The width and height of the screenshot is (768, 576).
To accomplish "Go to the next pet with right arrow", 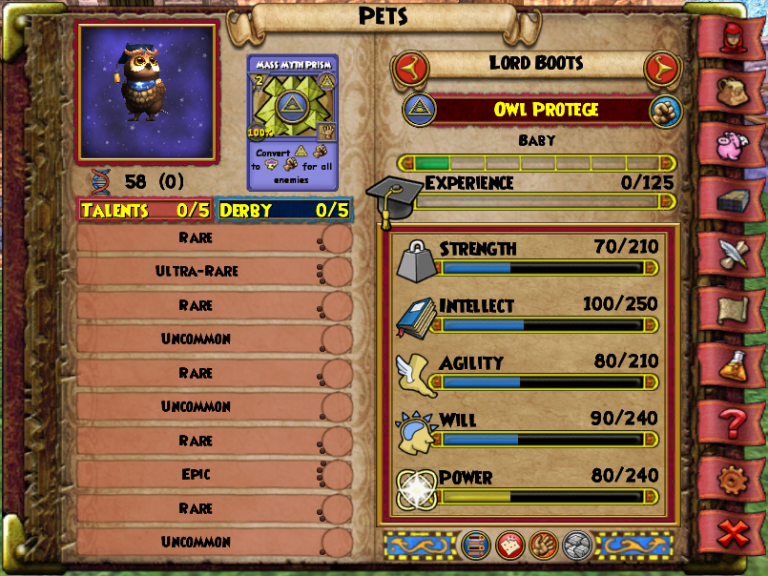I will (x=661, y=68).
